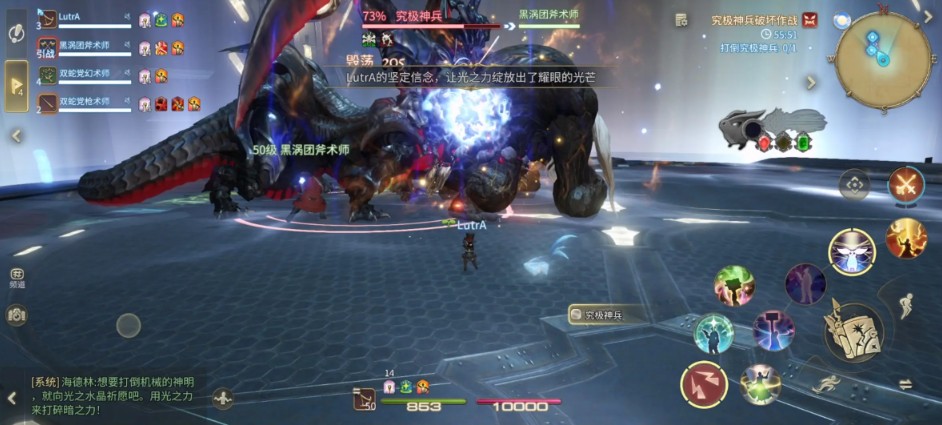The image size is (942, 425).
Task: Select party member 双蛇党枪术师 in the party list
Action: pos(84,103)
